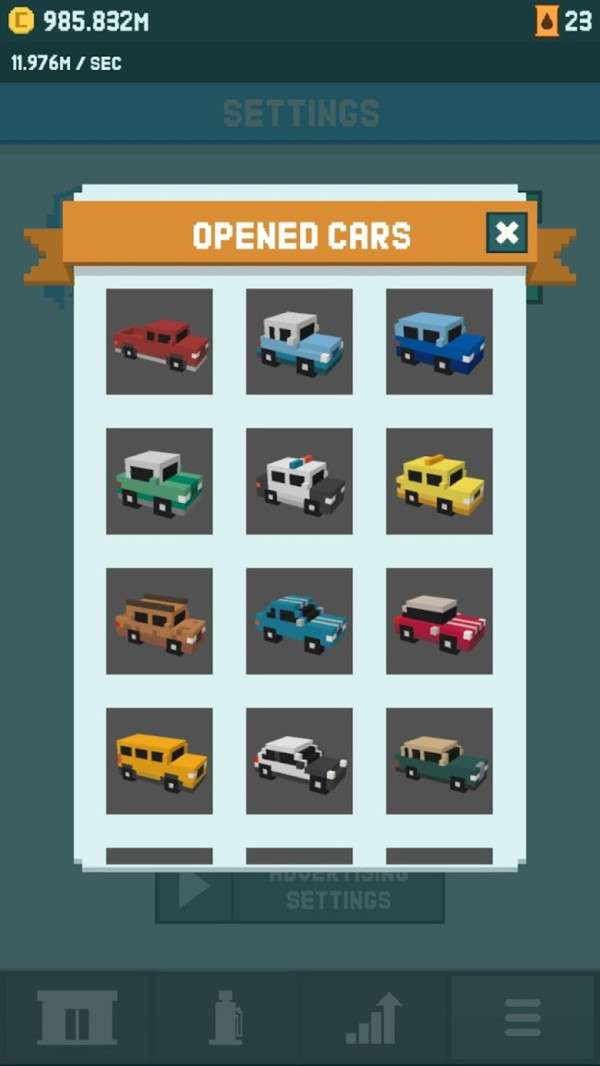Open the upgrades bar chart tab
The image size is (600, 1066).
[374, 1018]
